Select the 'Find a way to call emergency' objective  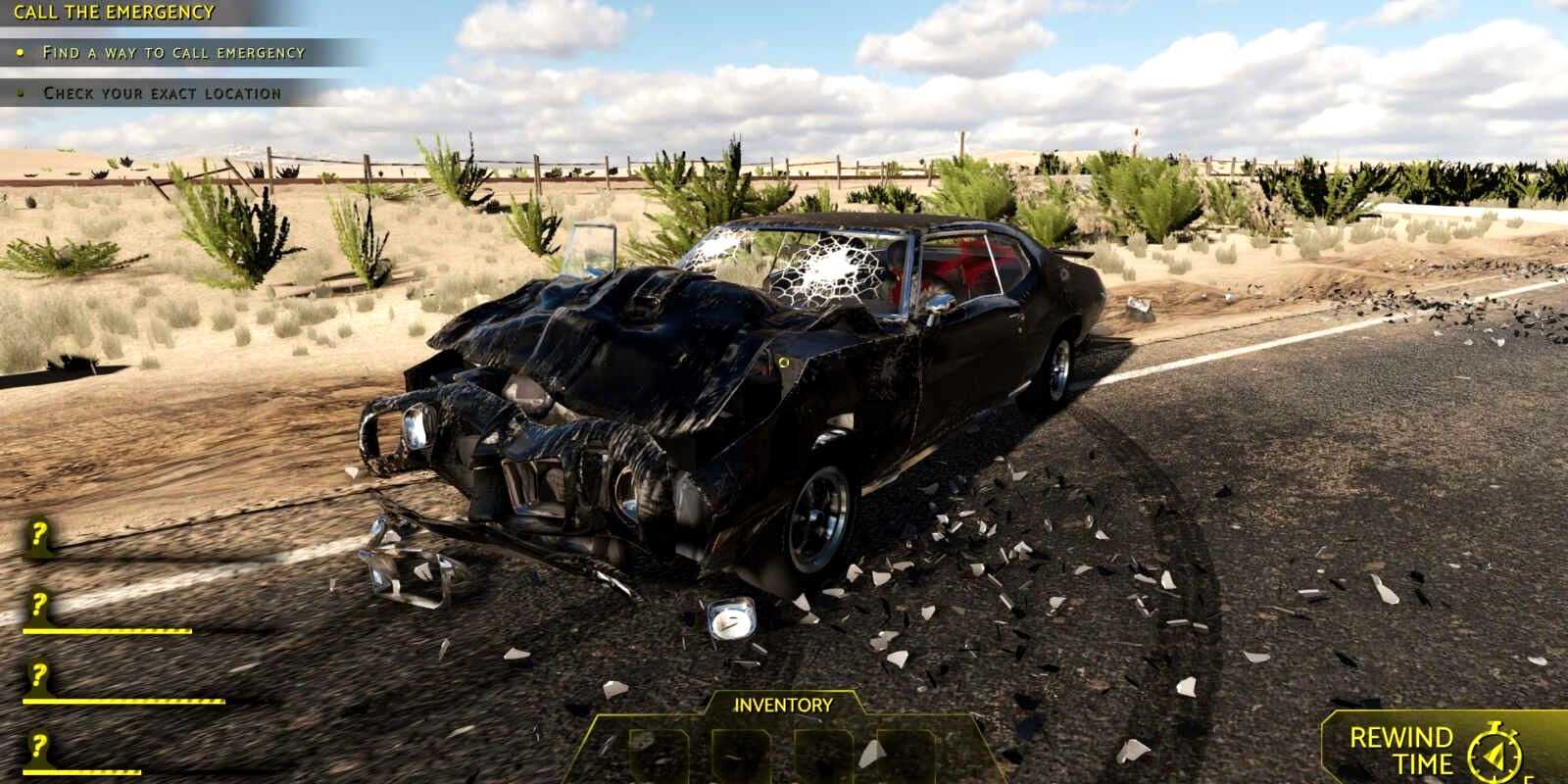pyautogui.click(x=173, y=53)
